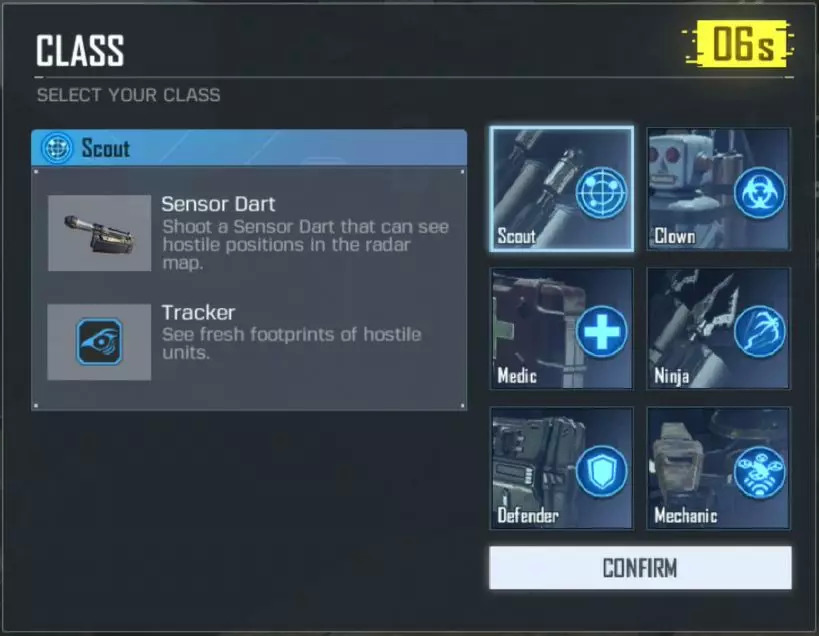Click the Sensor Dart ability image
Image resolution: width=819 pixels, height=636 pixels.
pos(99,233)
